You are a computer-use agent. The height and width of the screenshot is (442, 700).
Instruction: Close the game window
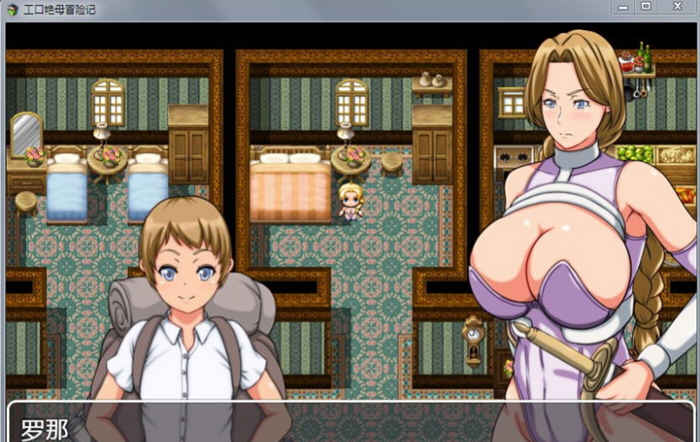pos(677,7)
